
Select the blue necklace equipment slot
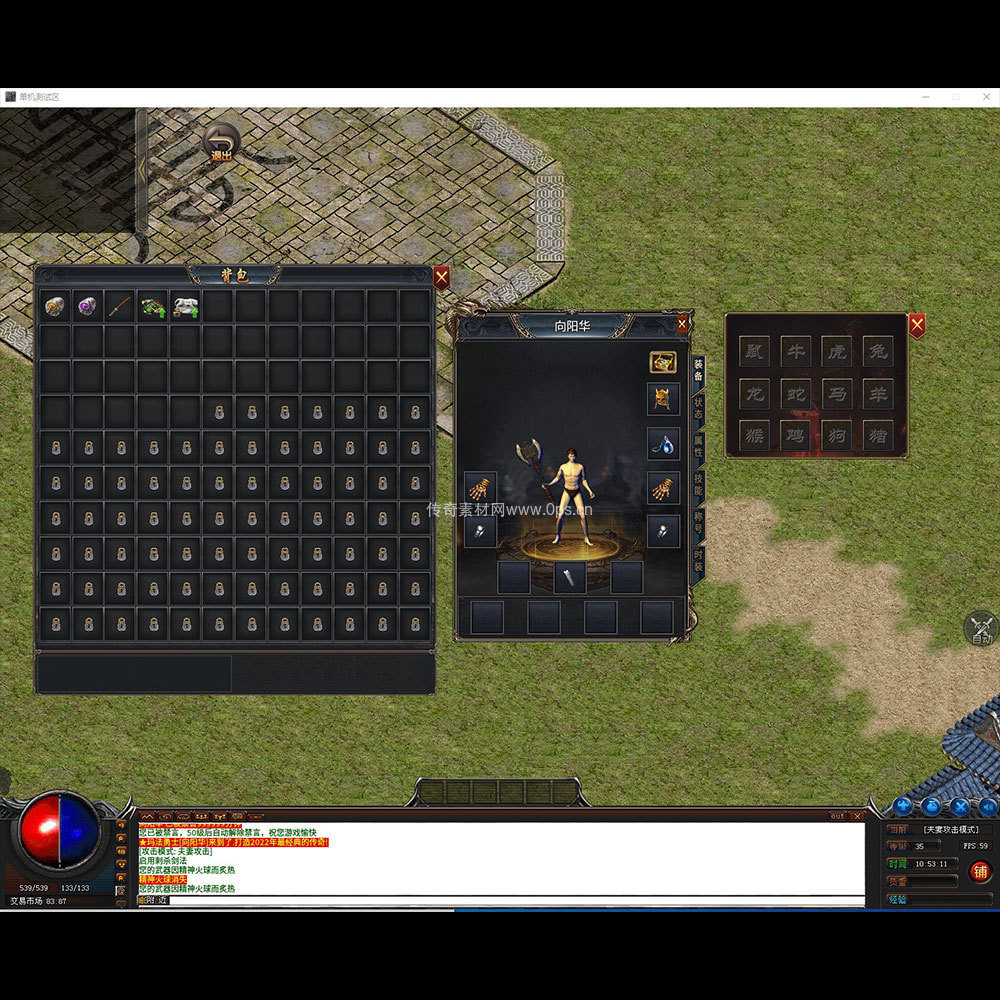pyautogui.click(x=662, y=443)
